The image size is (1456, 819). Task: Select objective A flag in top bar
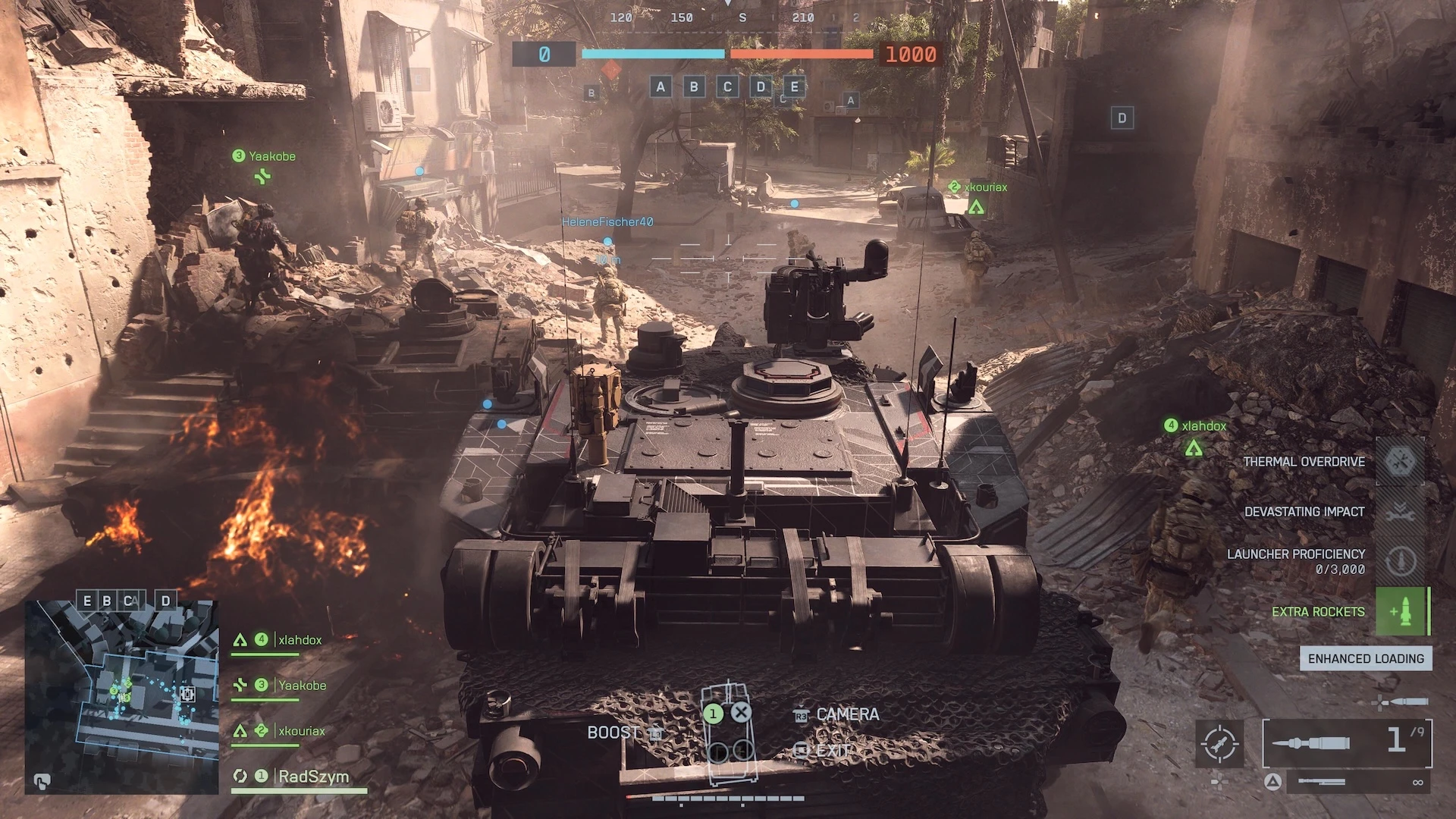pos(661,86)
